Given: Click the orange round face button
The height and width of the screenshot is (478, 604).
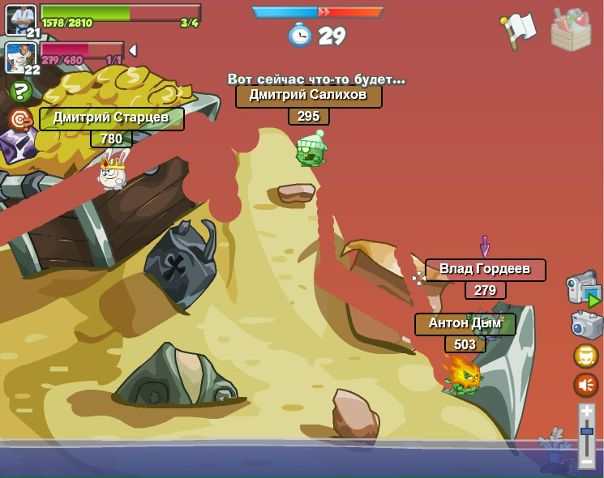Looking at the screenshot, I should (586, 356).
